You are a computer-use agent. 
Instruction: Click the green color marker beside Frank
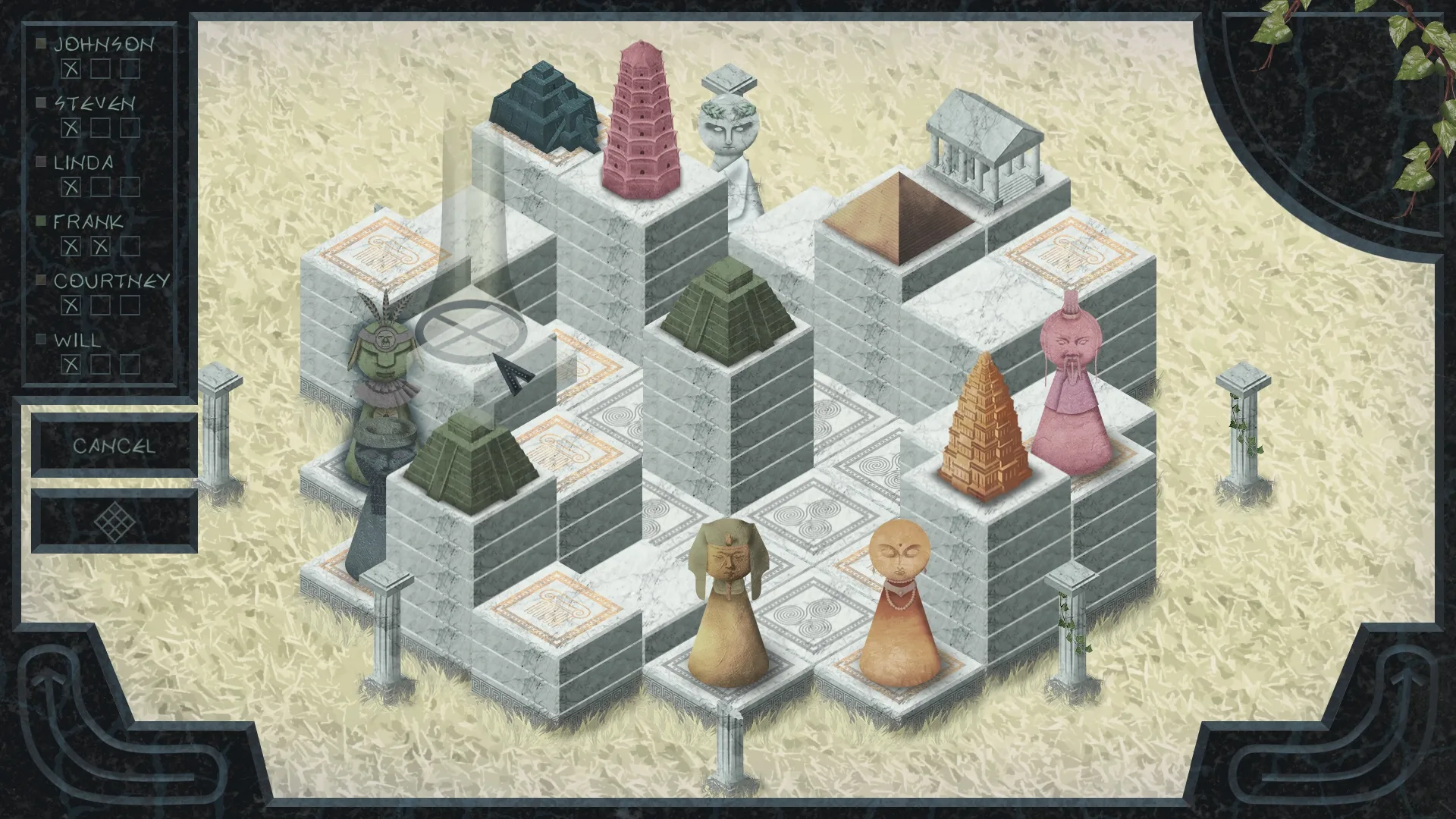(42, 222)
